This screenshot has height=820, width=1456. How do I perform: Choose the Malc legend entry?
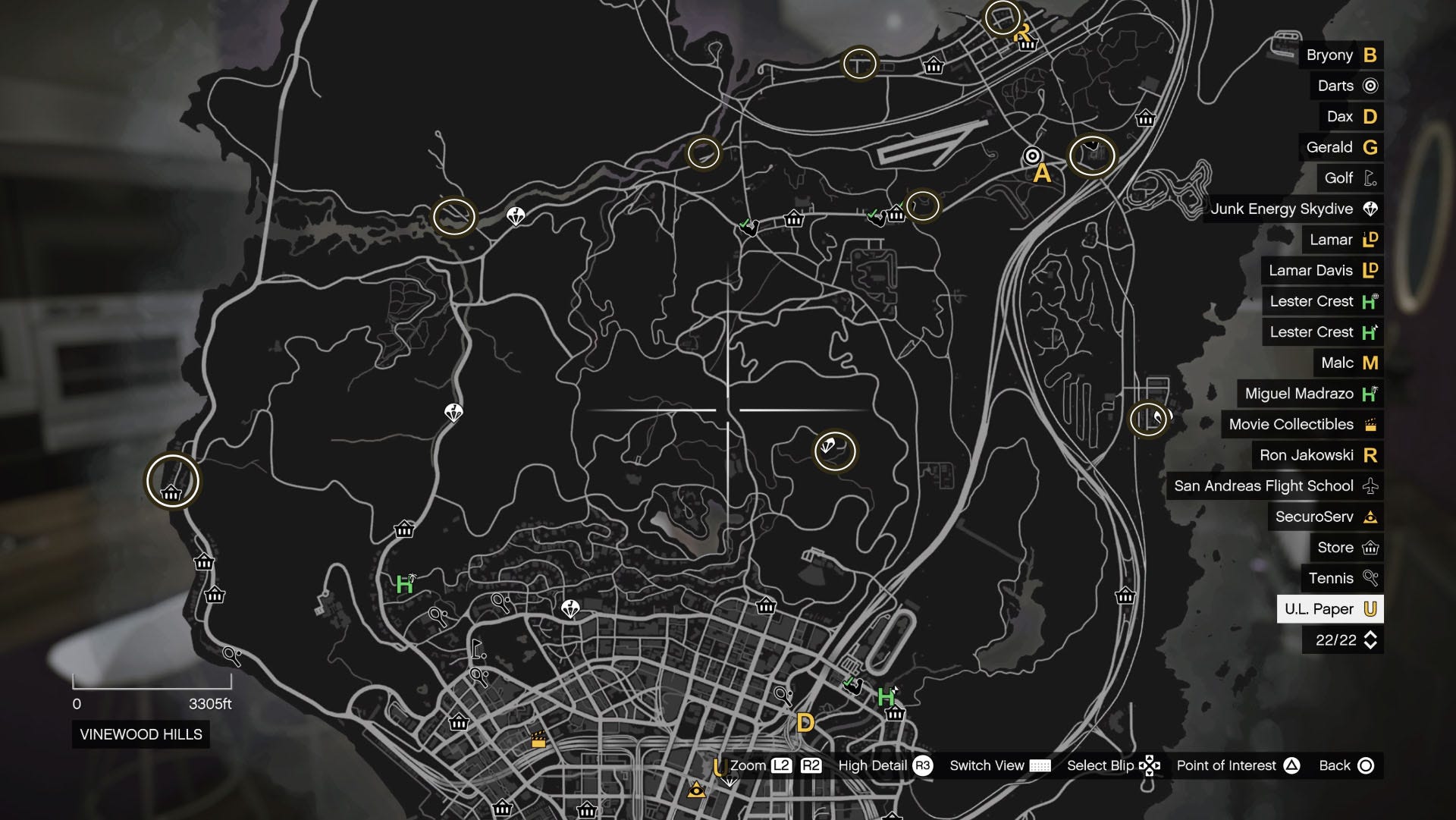click(x=1348, y=363)
